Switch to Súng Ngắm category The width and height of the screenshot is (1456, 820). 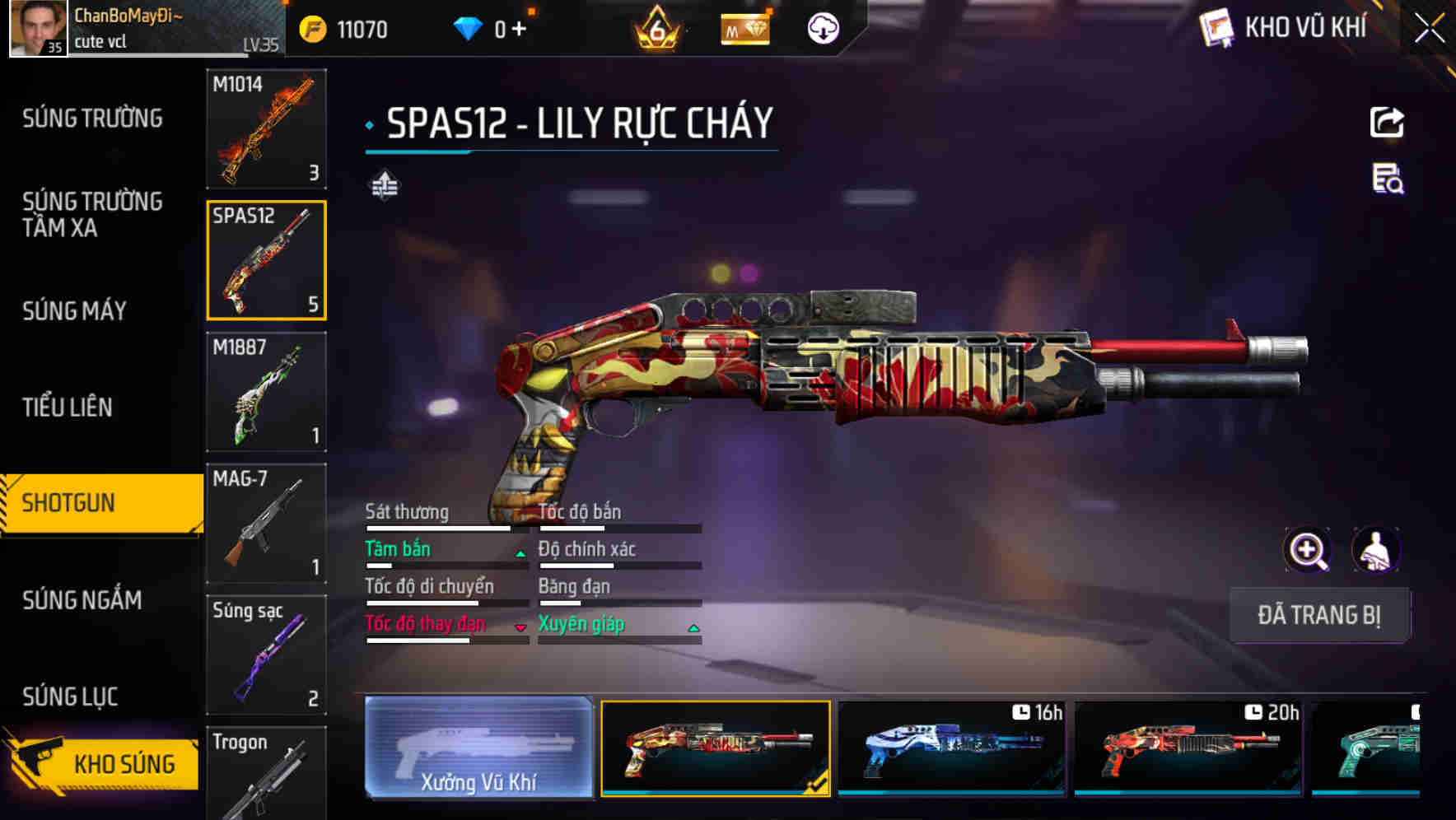click(82, 600)
